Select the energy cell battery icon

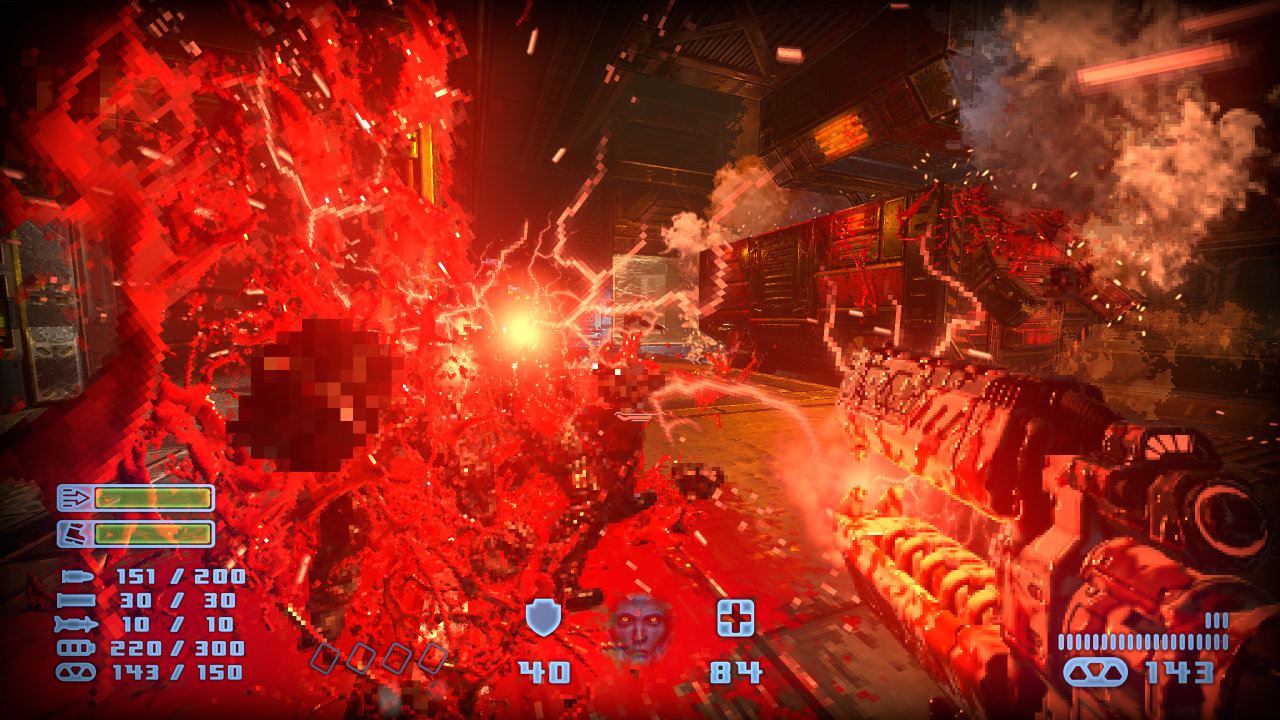76,649
